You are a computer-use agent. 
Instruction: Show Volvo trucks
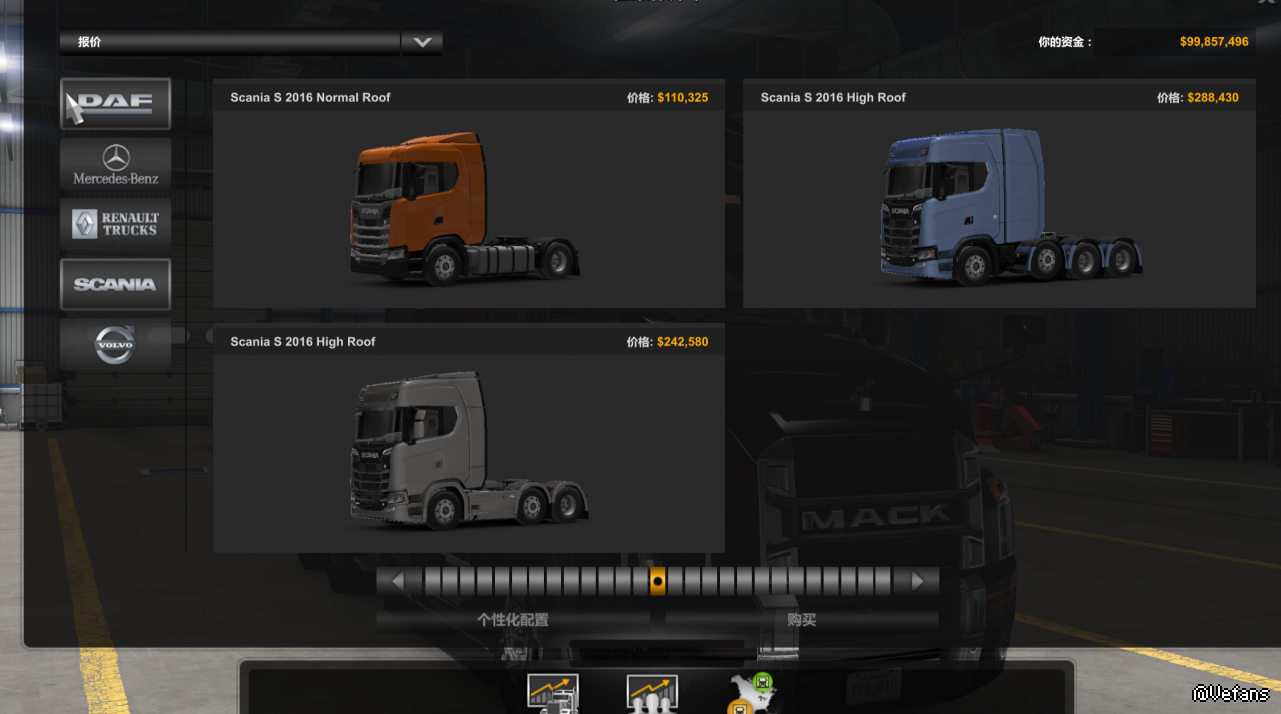coord(115,345)
